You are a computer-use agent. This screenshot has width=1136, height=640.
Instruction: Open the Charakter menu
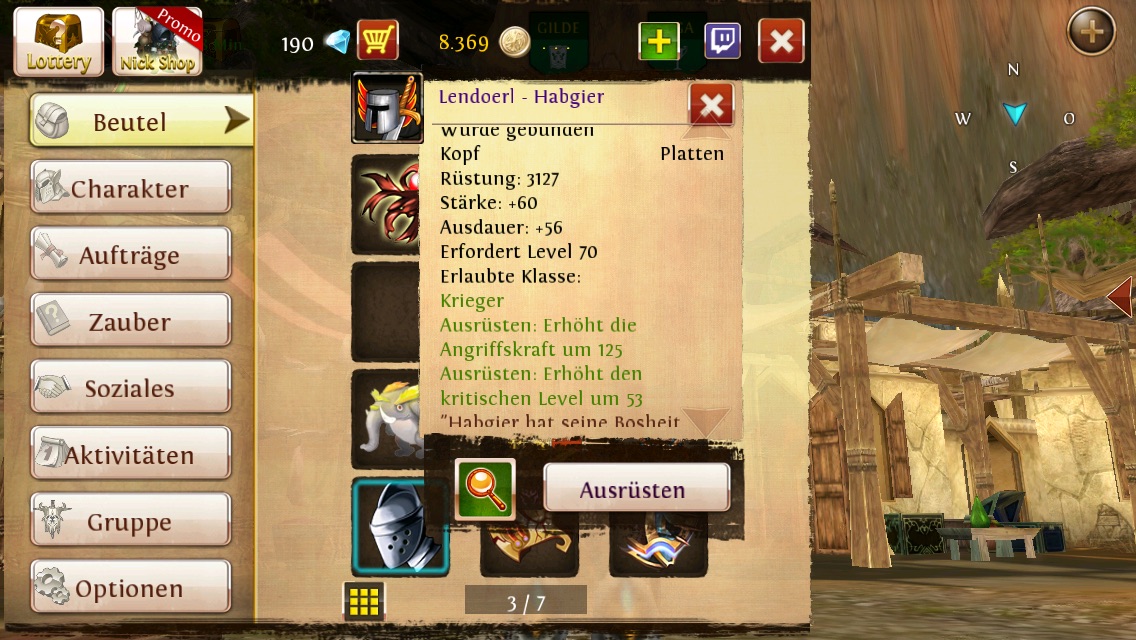(x=131, y=188)
